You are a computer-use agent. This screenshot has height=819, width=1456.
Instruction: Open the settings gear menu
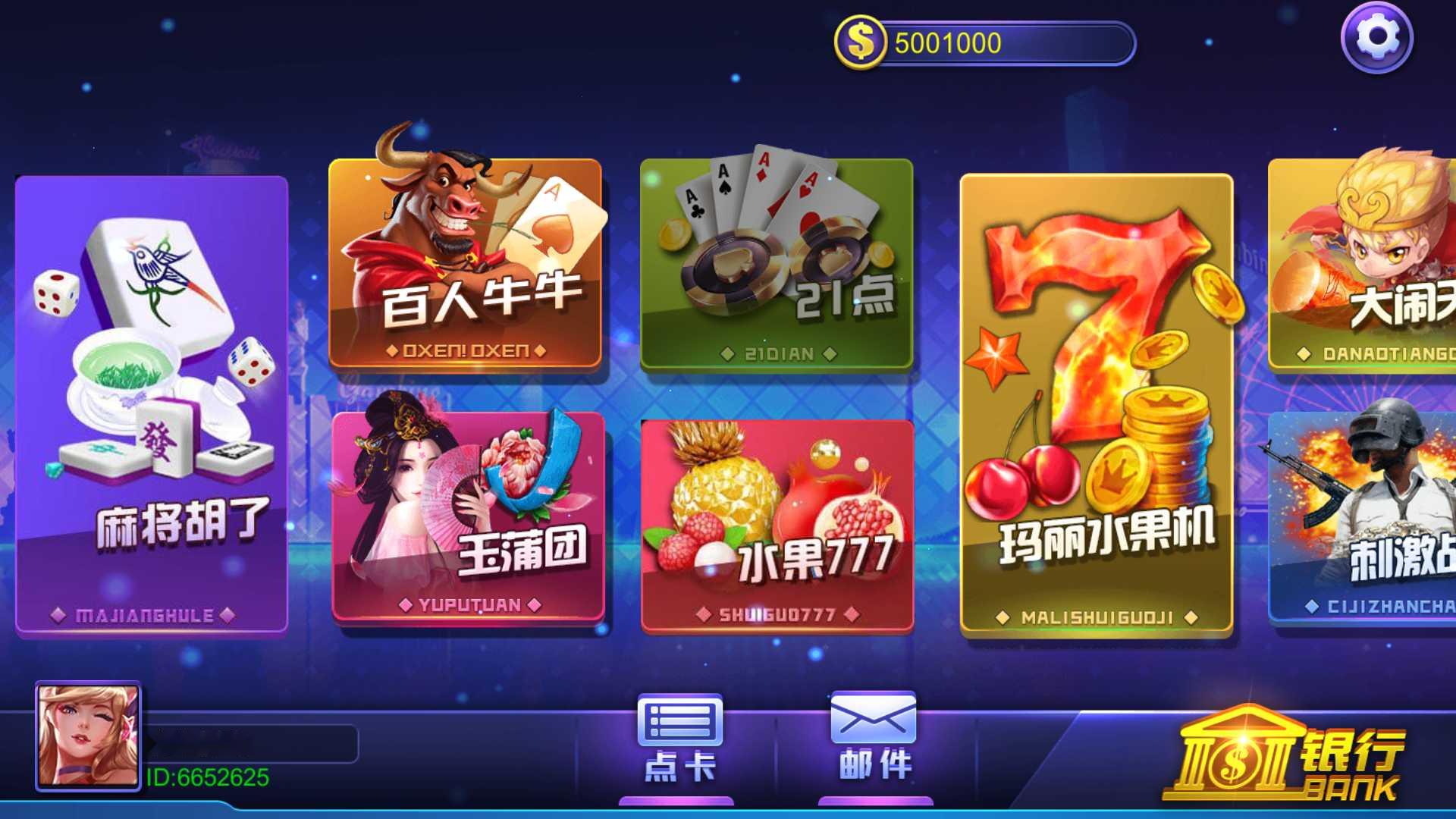pos(1378,36)
